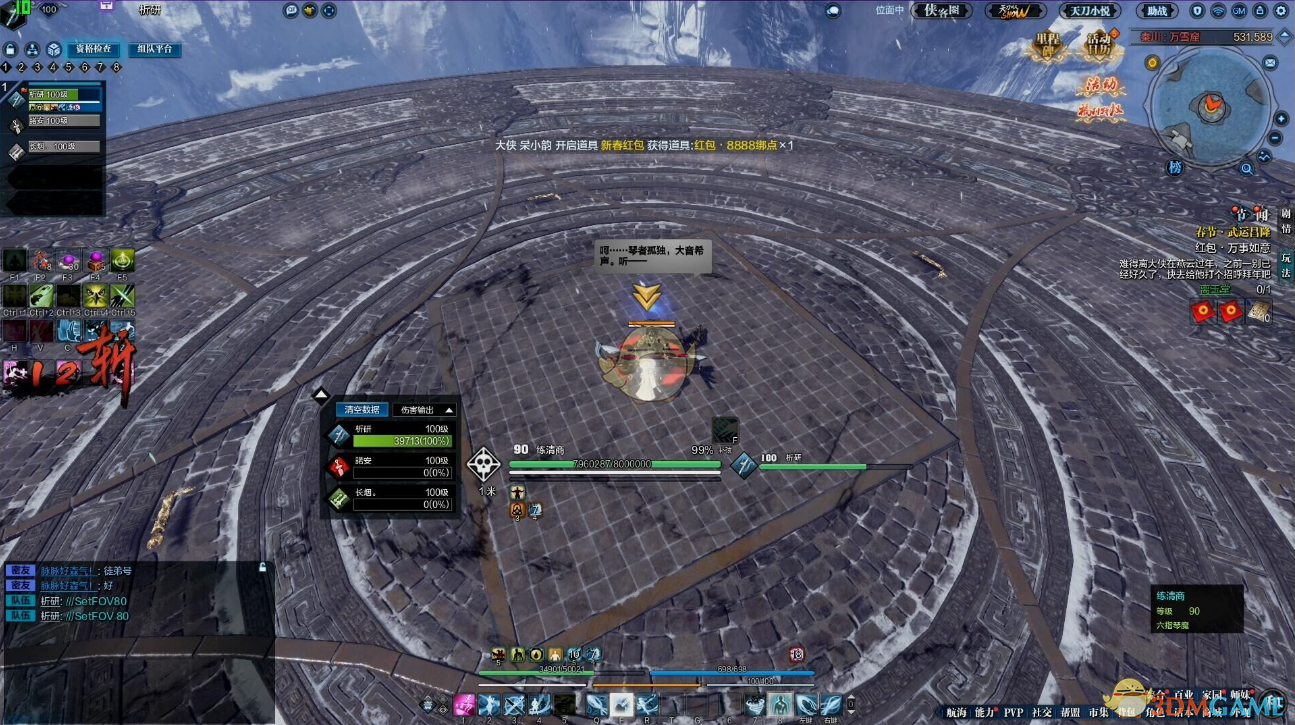
Task: Open the 组队平台 team platform
Action: tap(154, 49)
